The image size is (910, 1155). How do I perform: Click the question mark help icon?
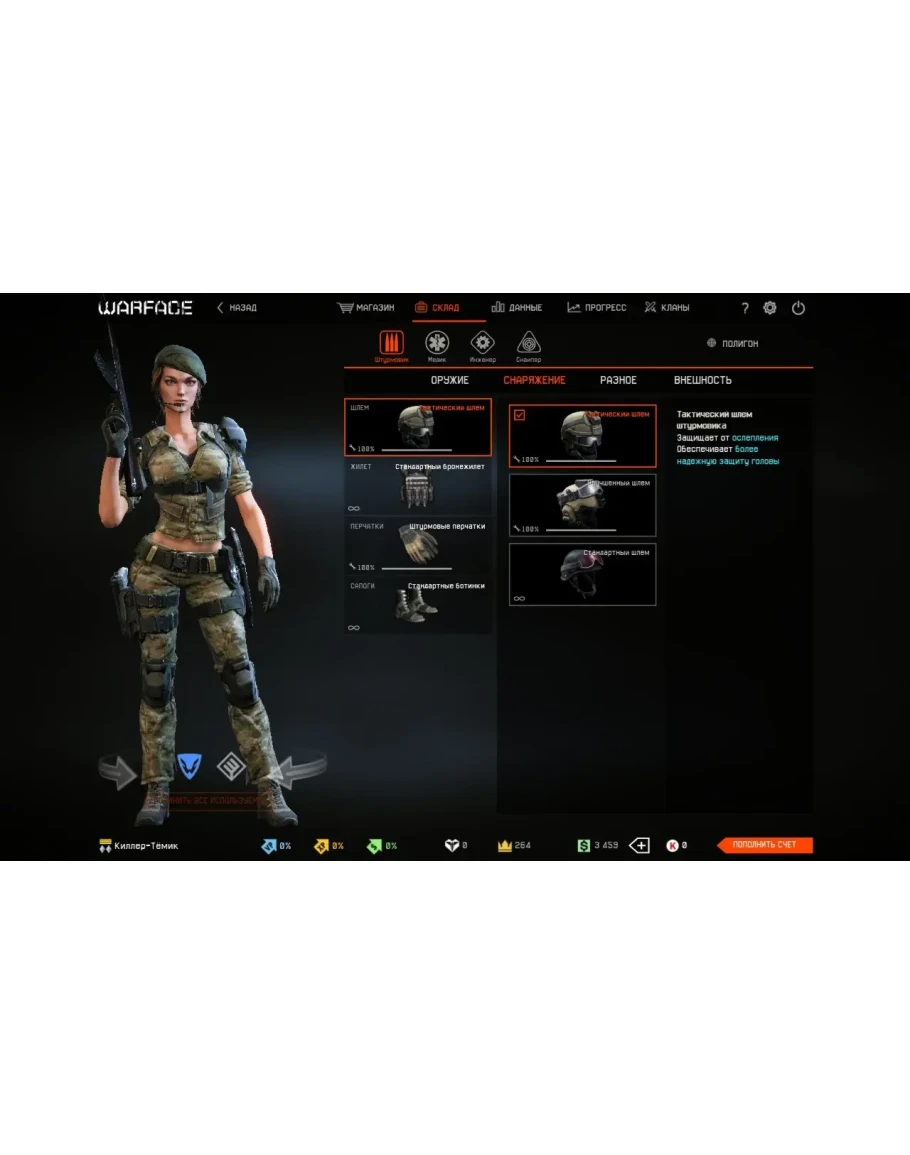point(744,309)
